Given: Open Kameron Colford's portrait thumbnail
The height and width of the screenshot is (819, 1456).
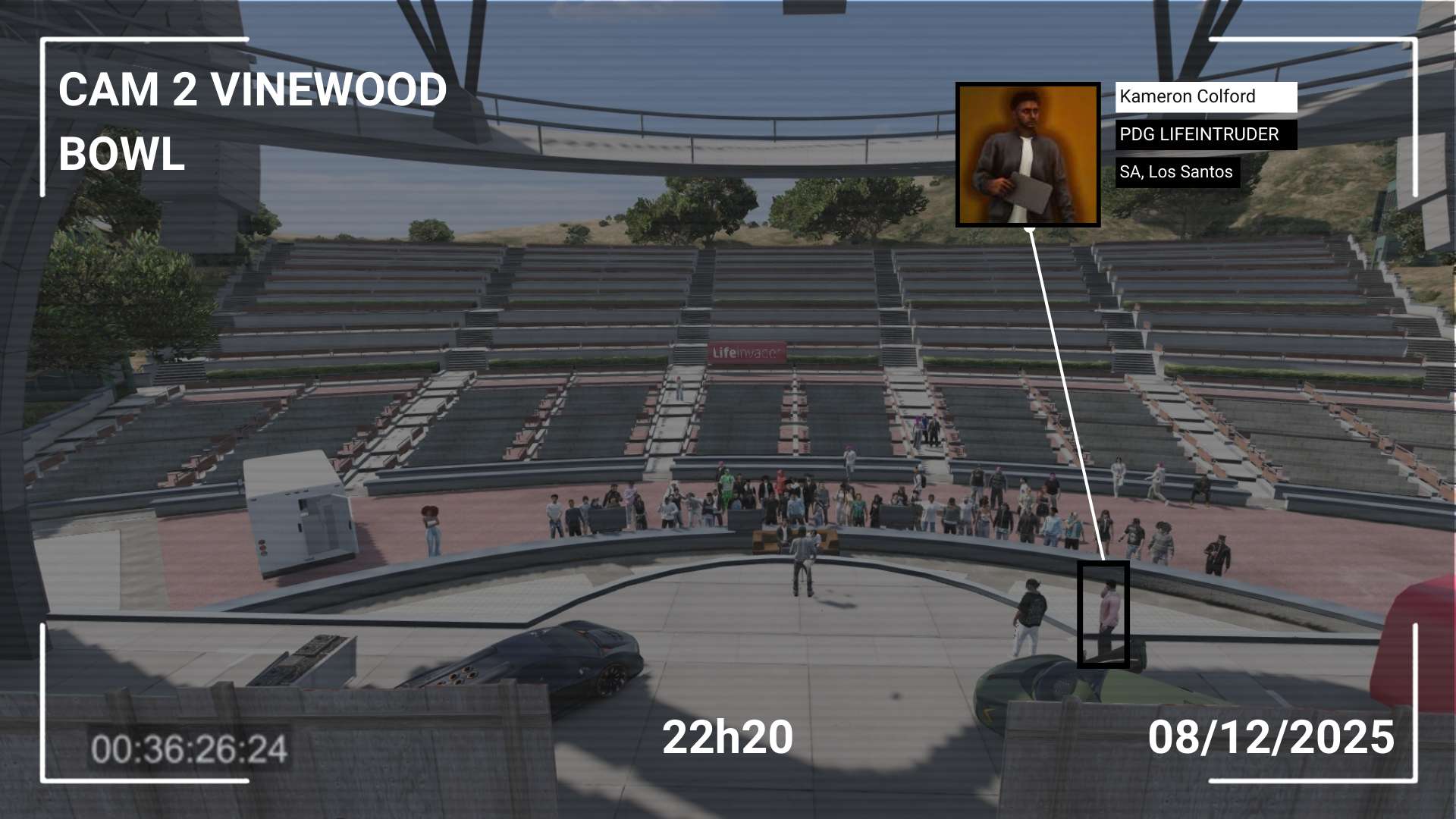Looking at the screenshot, I should click(x=1028, y=155).
